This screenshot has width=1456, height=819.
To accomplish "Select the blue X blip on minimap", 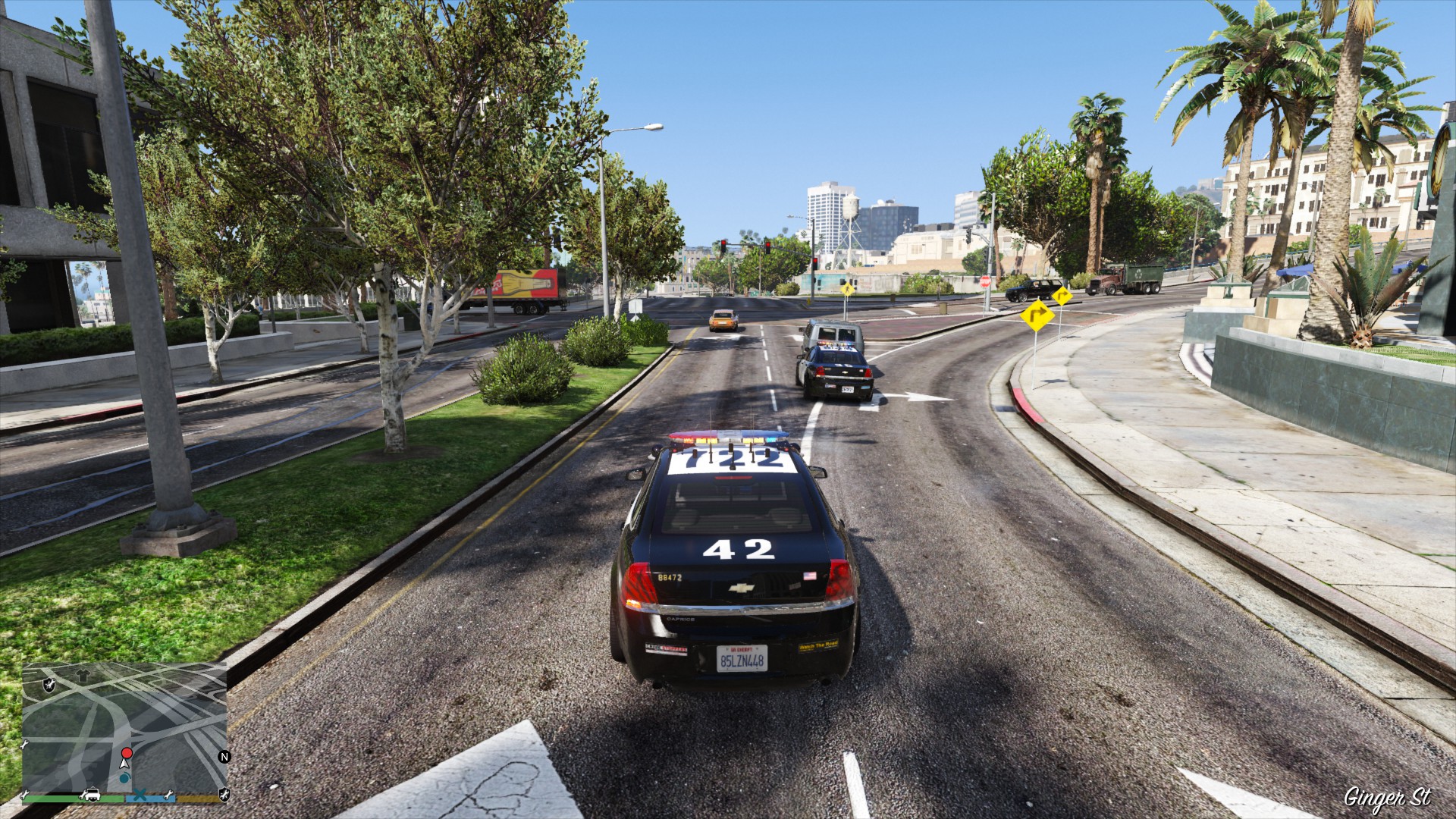I will click(140, 795).
